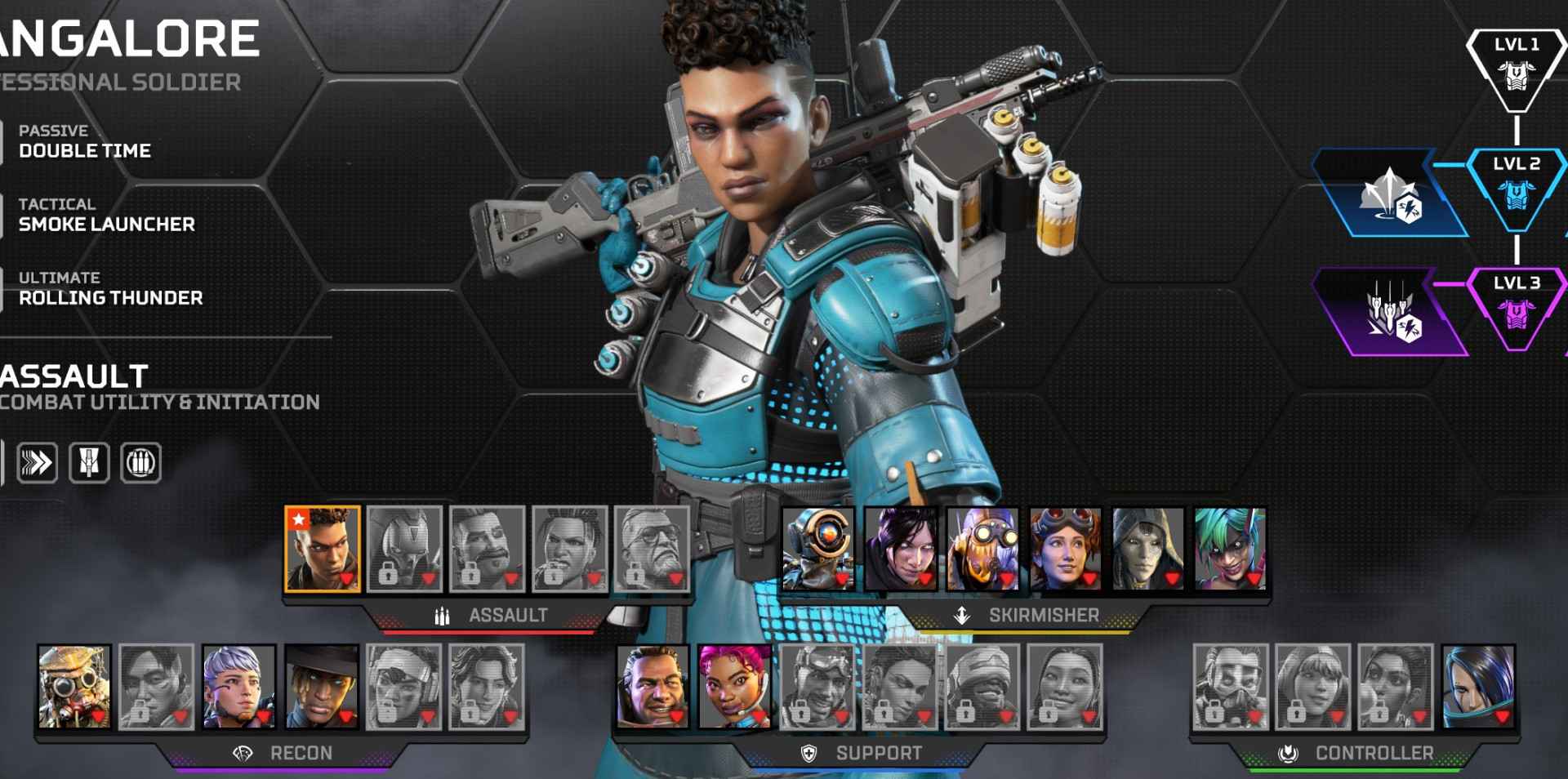1568x779 pixels.
Task: Choose Wraith's portrait
Action: point(901,548)
